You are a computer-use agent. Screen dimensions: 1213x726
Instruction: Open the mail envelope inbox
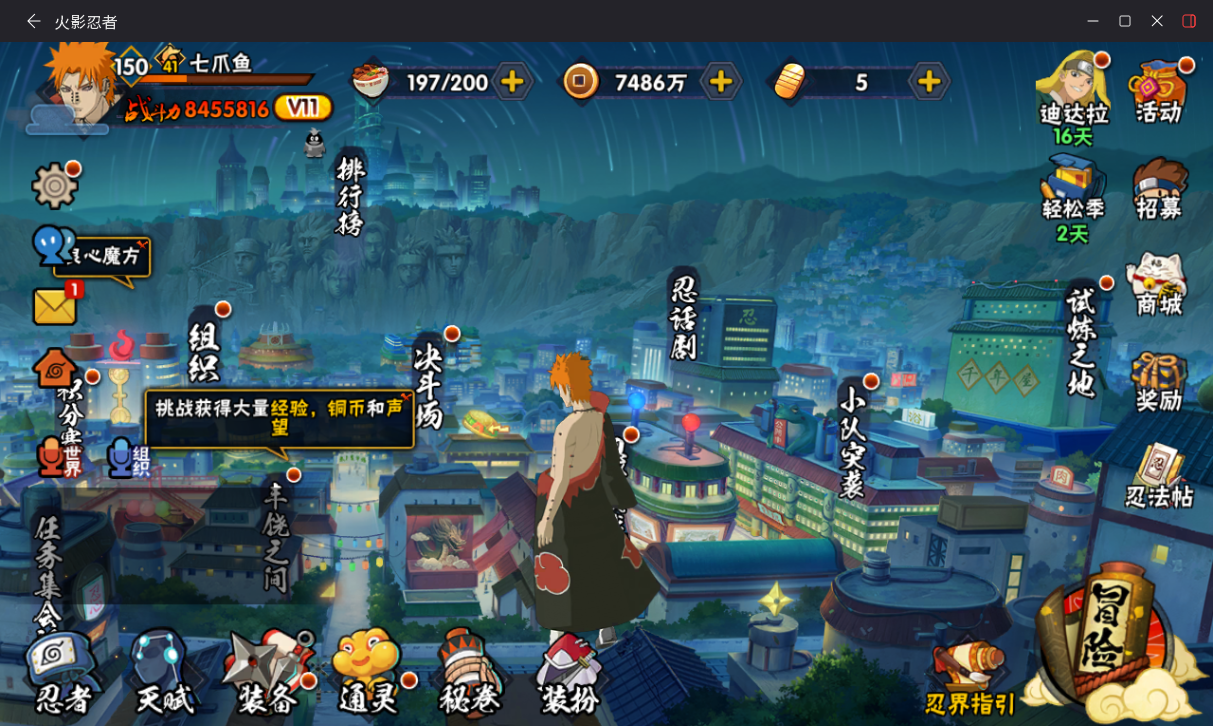tap(55, 306)
